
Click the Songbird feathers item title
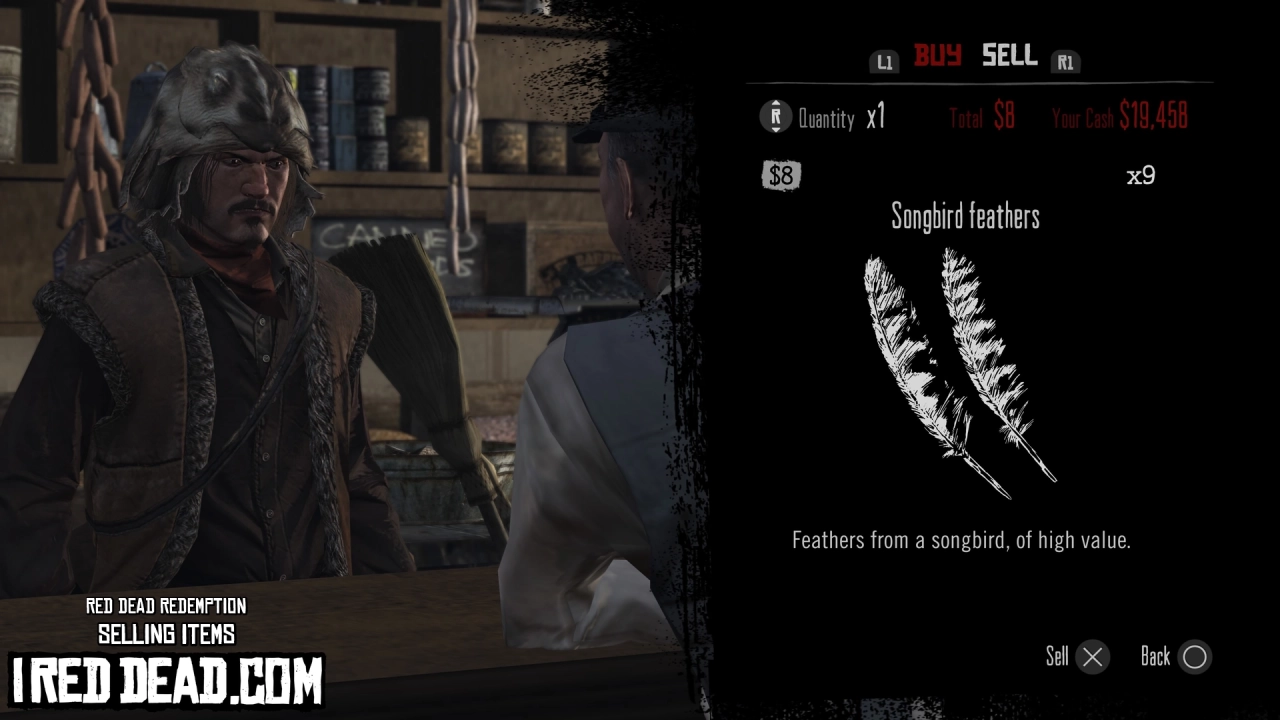966,217
